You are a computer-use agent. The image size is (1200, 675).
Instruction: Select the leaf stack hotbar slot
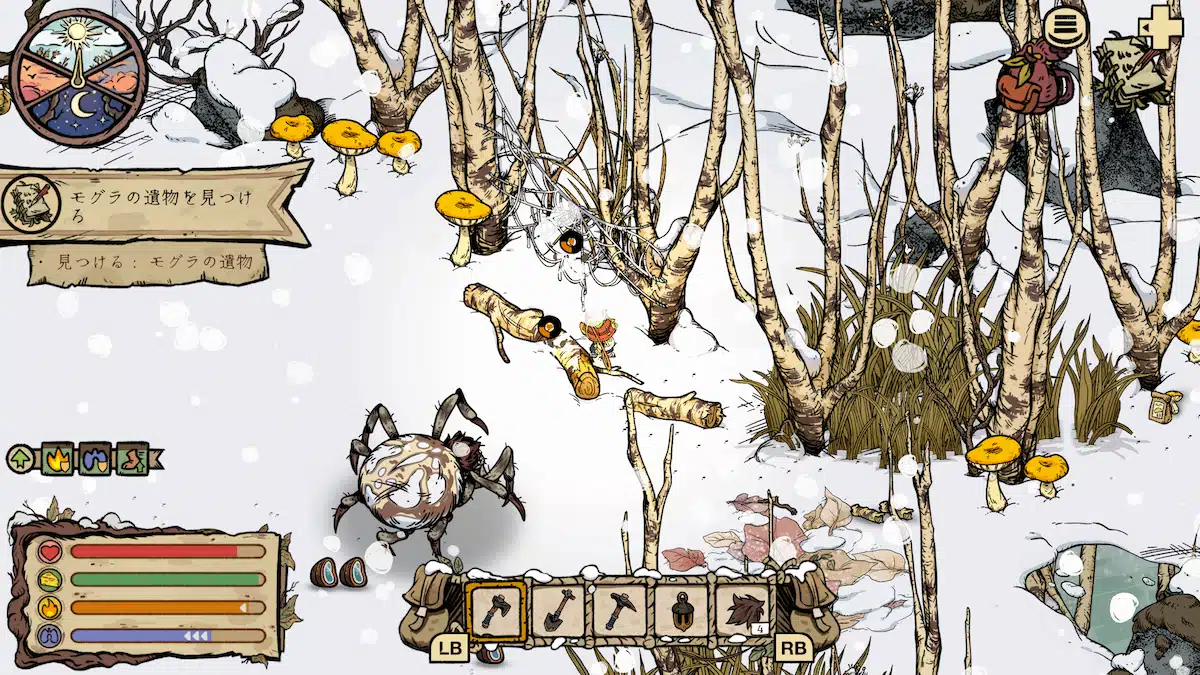coord(743,609)
